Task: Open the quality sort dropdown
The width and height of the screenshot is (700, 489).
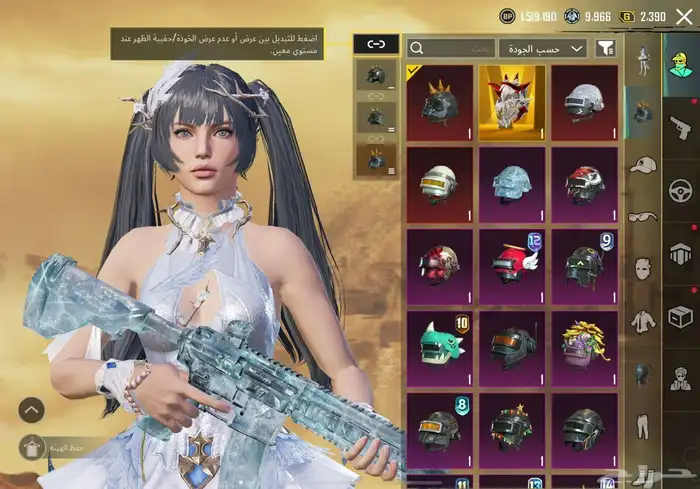Action: click(543, 48)
